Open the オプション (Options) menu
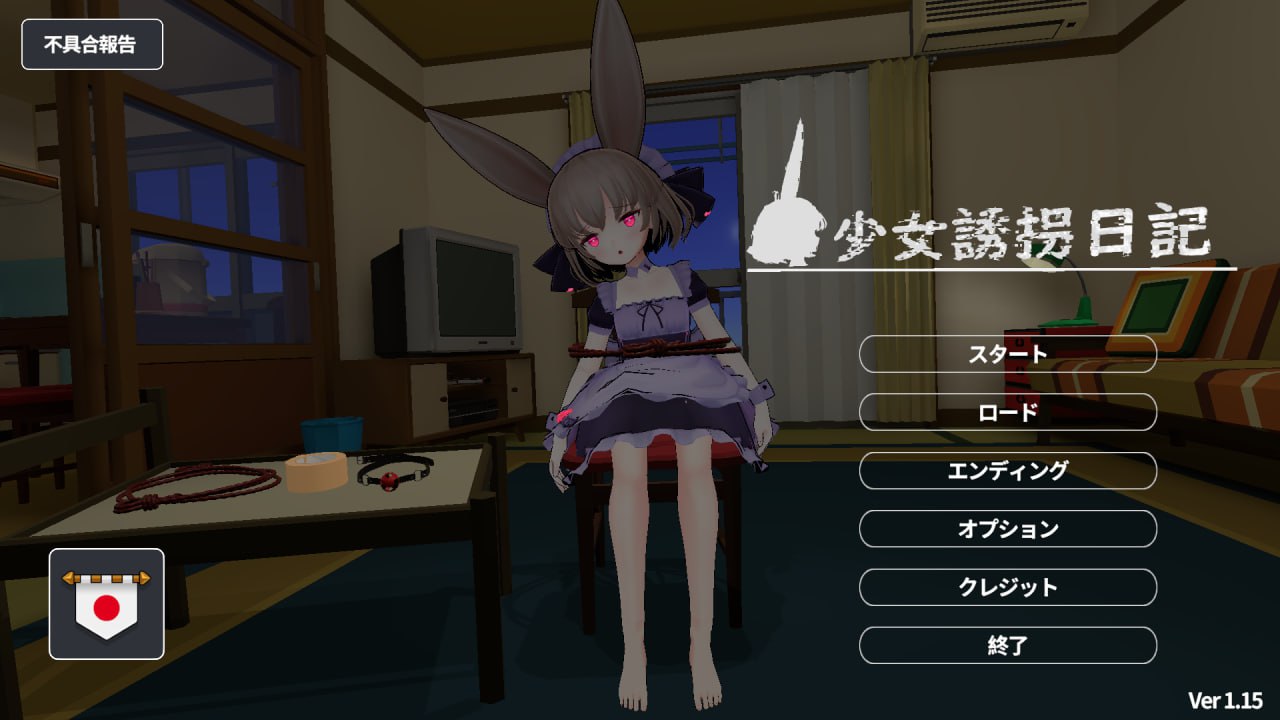1280x720 pixels. 1007,529
